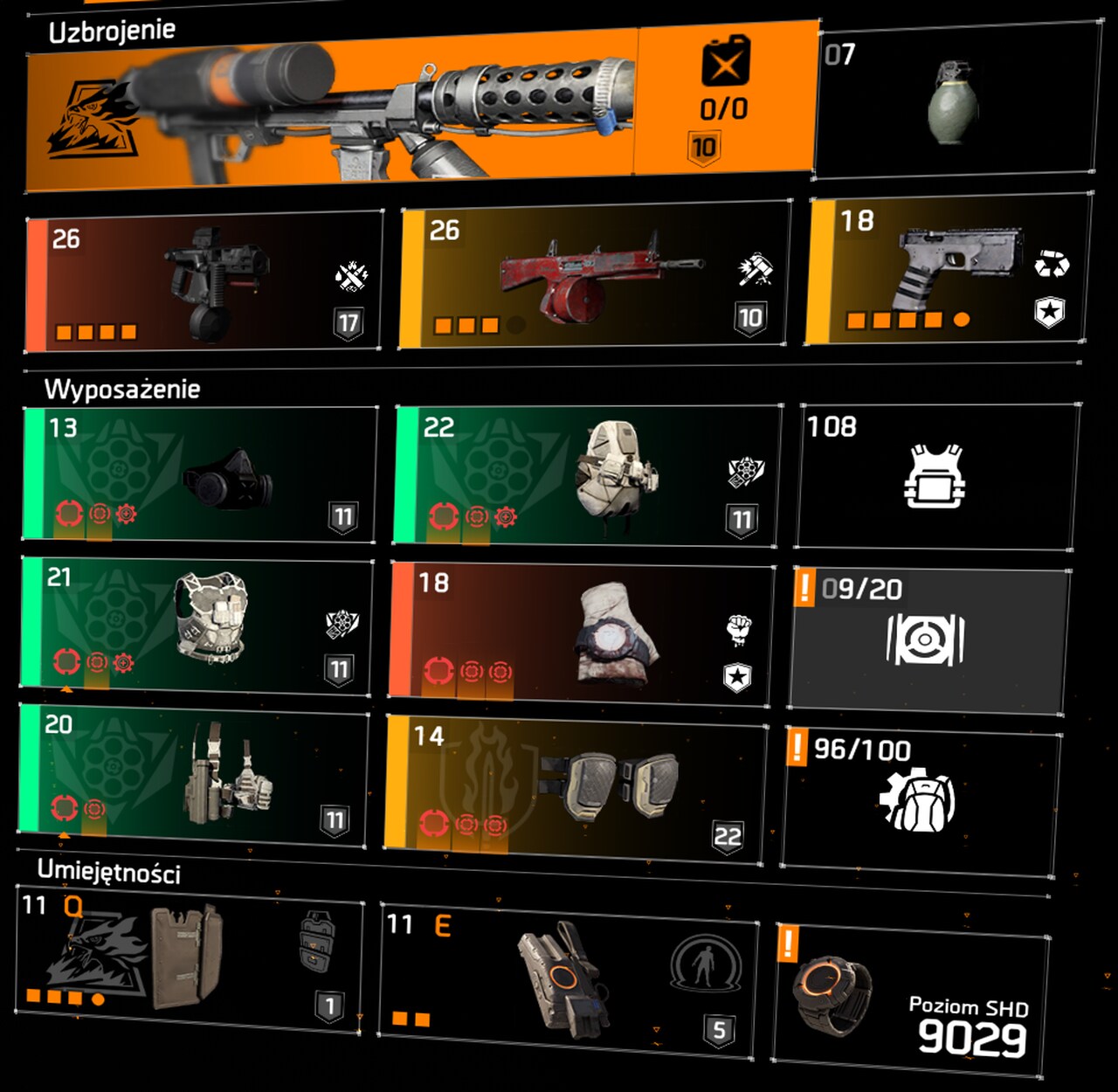Select the flamethrower signature weapon slot
The height and width of the screenshot is (1092, 1118).
coord(419,109)
